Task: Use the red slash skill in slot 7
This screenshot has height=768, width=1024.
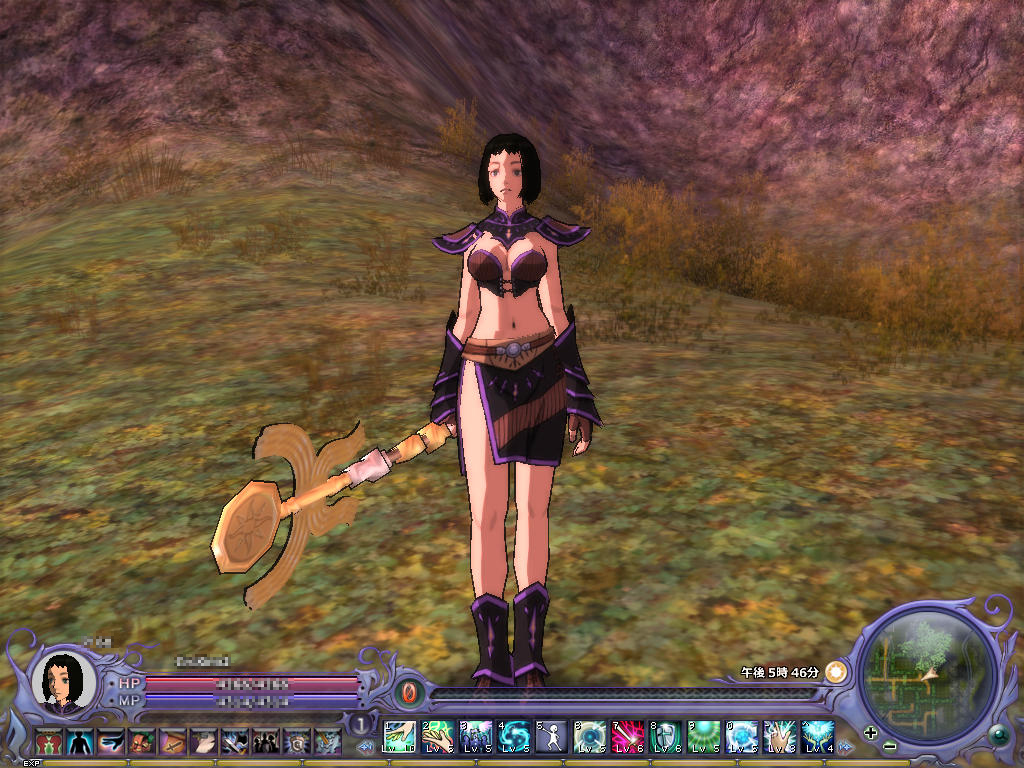Action: click(627, 736)
